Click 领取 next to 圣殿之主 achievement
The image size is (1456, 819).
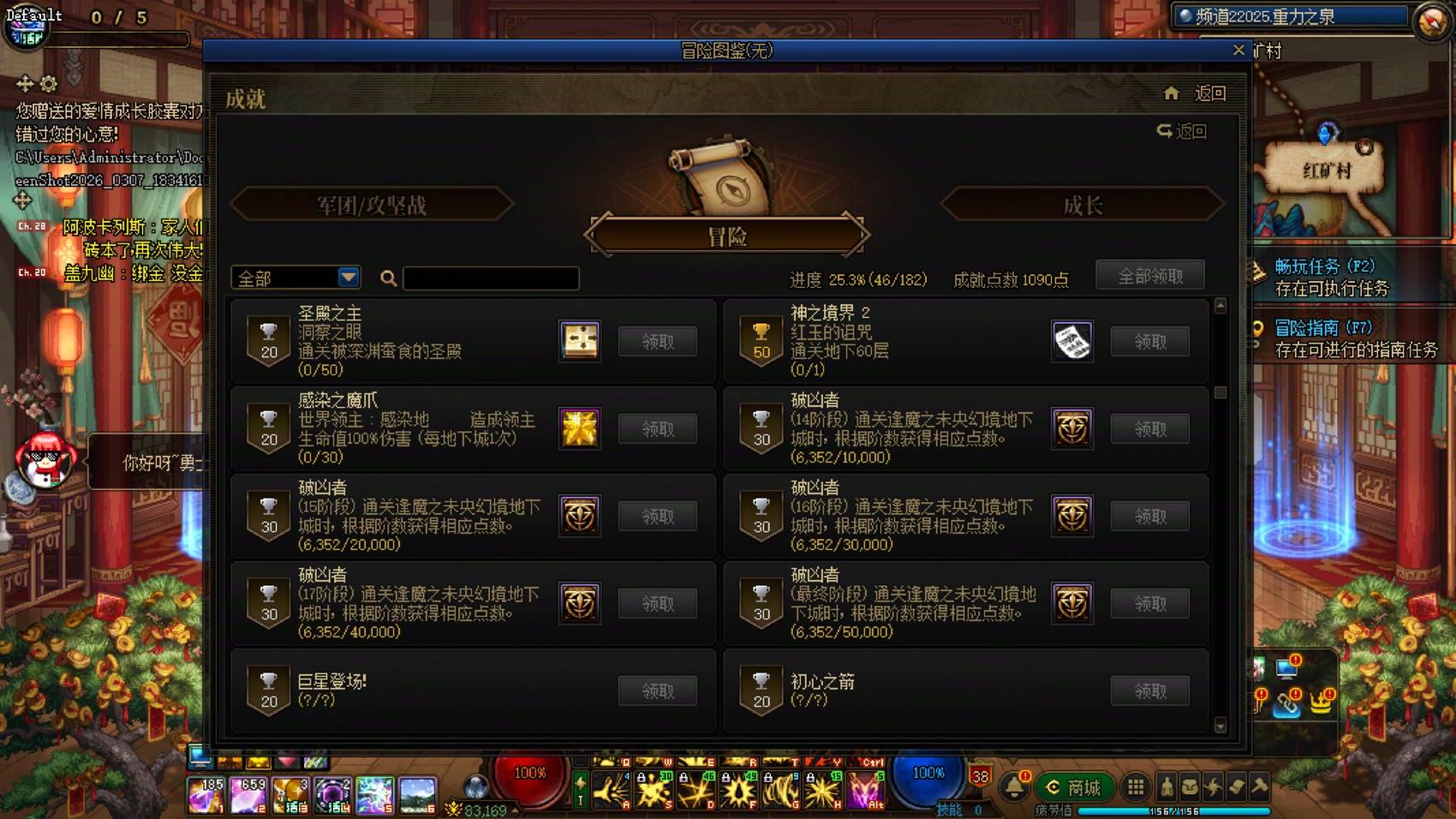tap(657, 341)
